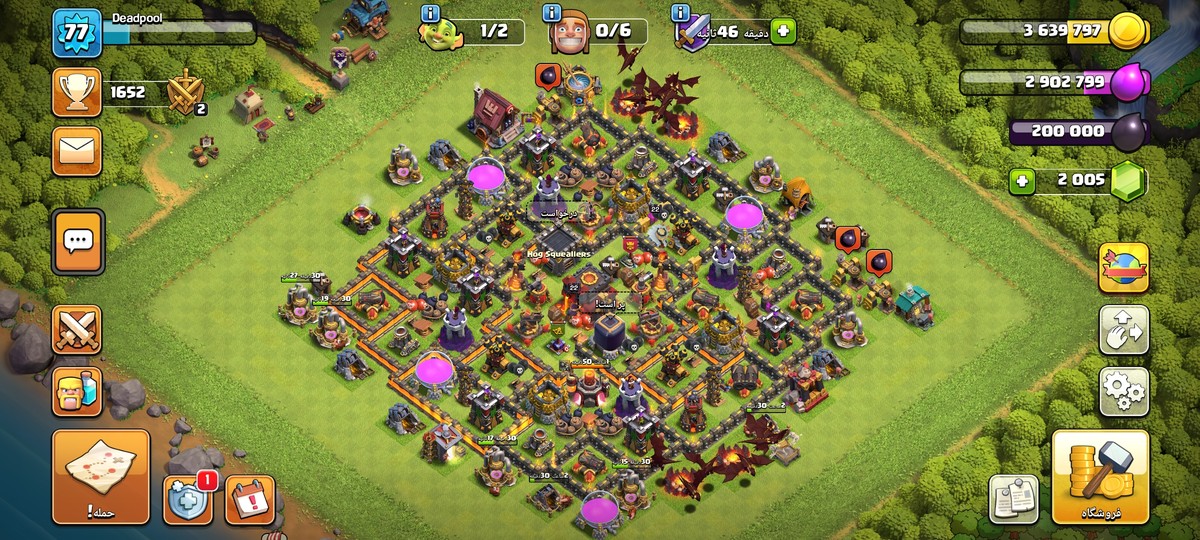Click the green plus beside the gems counter
This screenshot has height=540, width=1200.
pos(1021,181)
